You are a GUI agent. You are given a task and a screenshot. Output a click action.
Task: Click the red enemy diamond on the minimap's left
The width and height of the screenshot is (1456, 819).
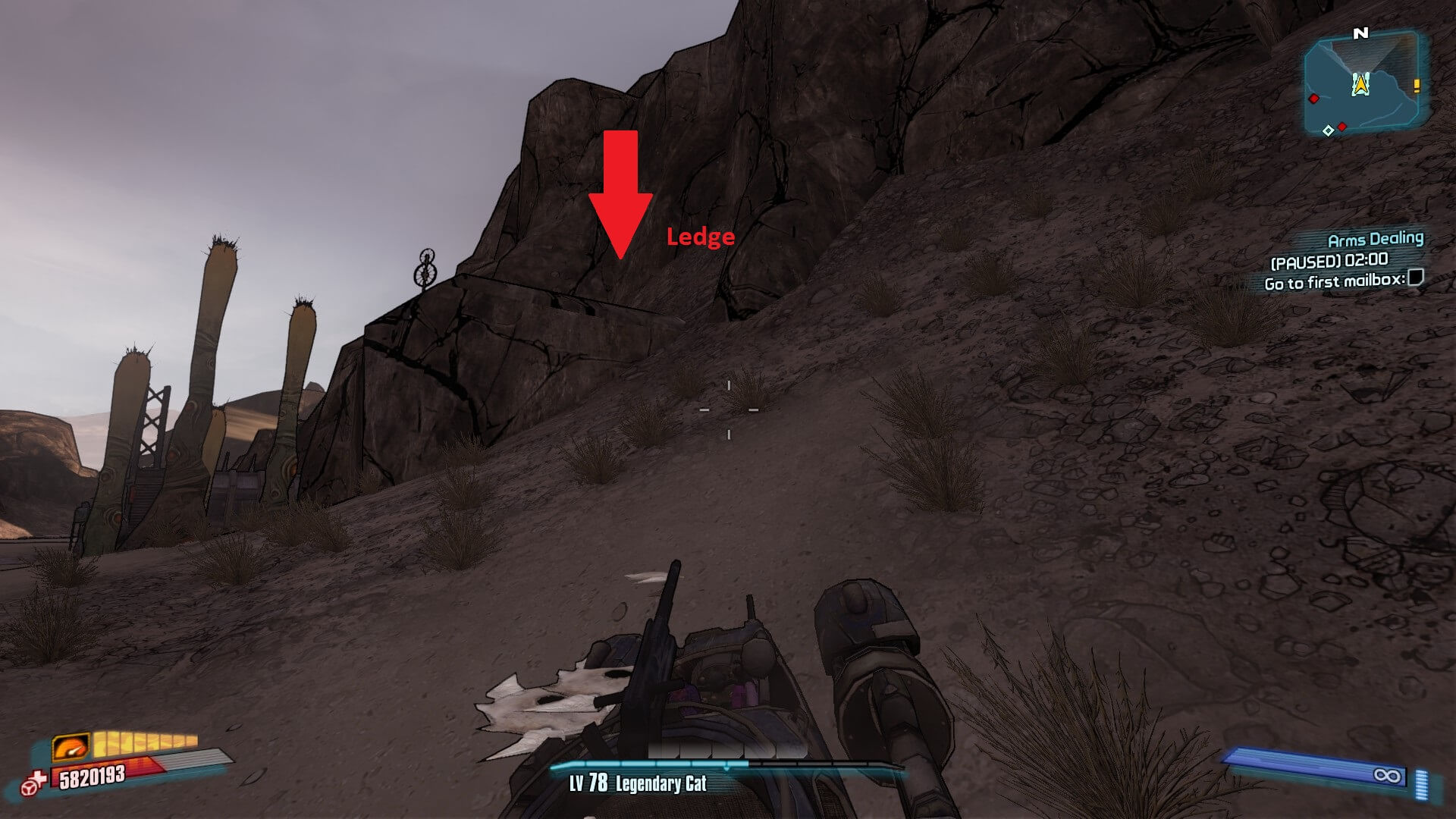point(1313,99)
